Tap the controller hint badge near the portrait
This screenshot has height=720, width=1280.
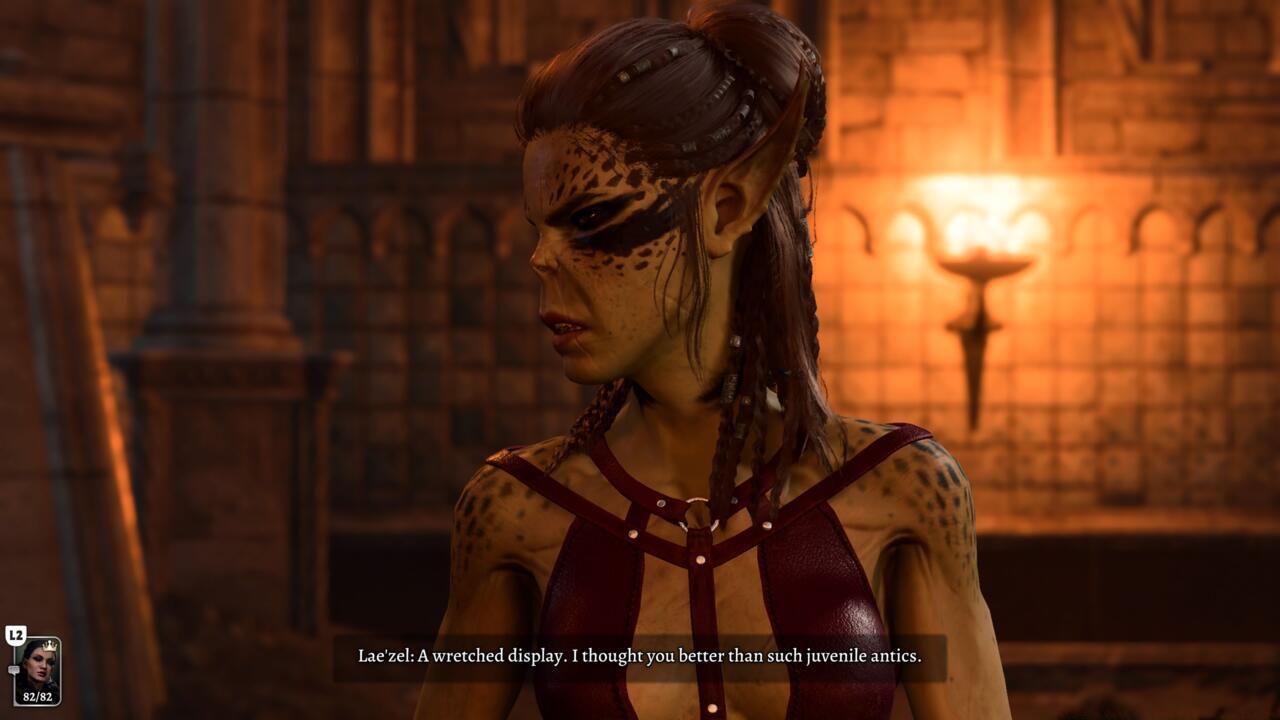16,635
